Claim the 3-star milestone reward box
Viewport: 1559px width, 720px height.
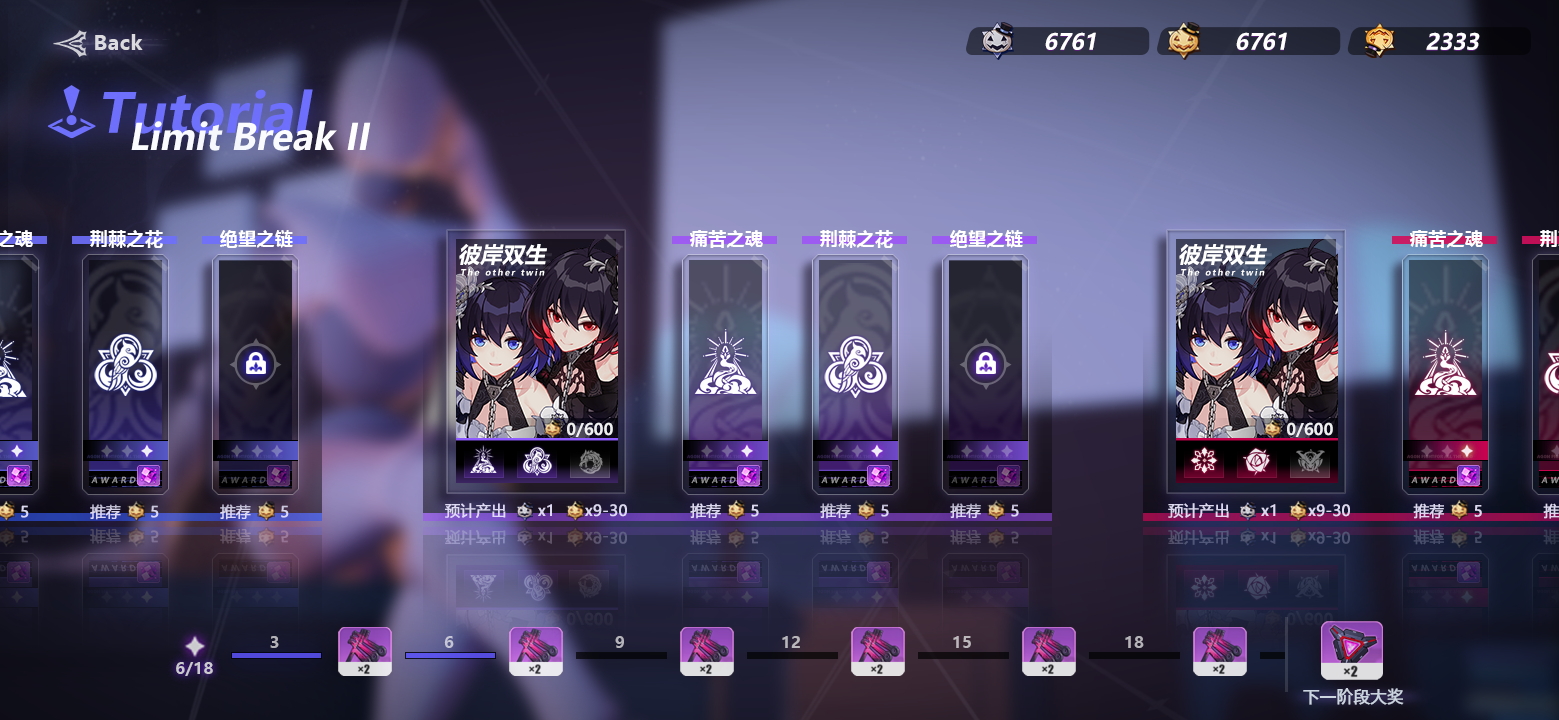[x=365, y=651]
